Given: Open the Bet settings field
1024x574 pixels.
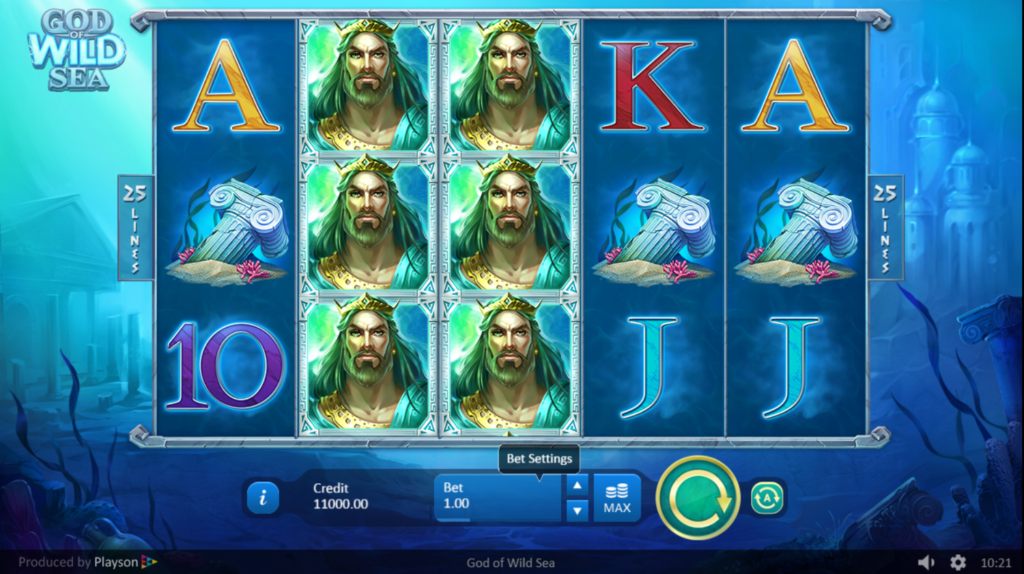Looking at the screenshot, I should (x=499, y=497).
